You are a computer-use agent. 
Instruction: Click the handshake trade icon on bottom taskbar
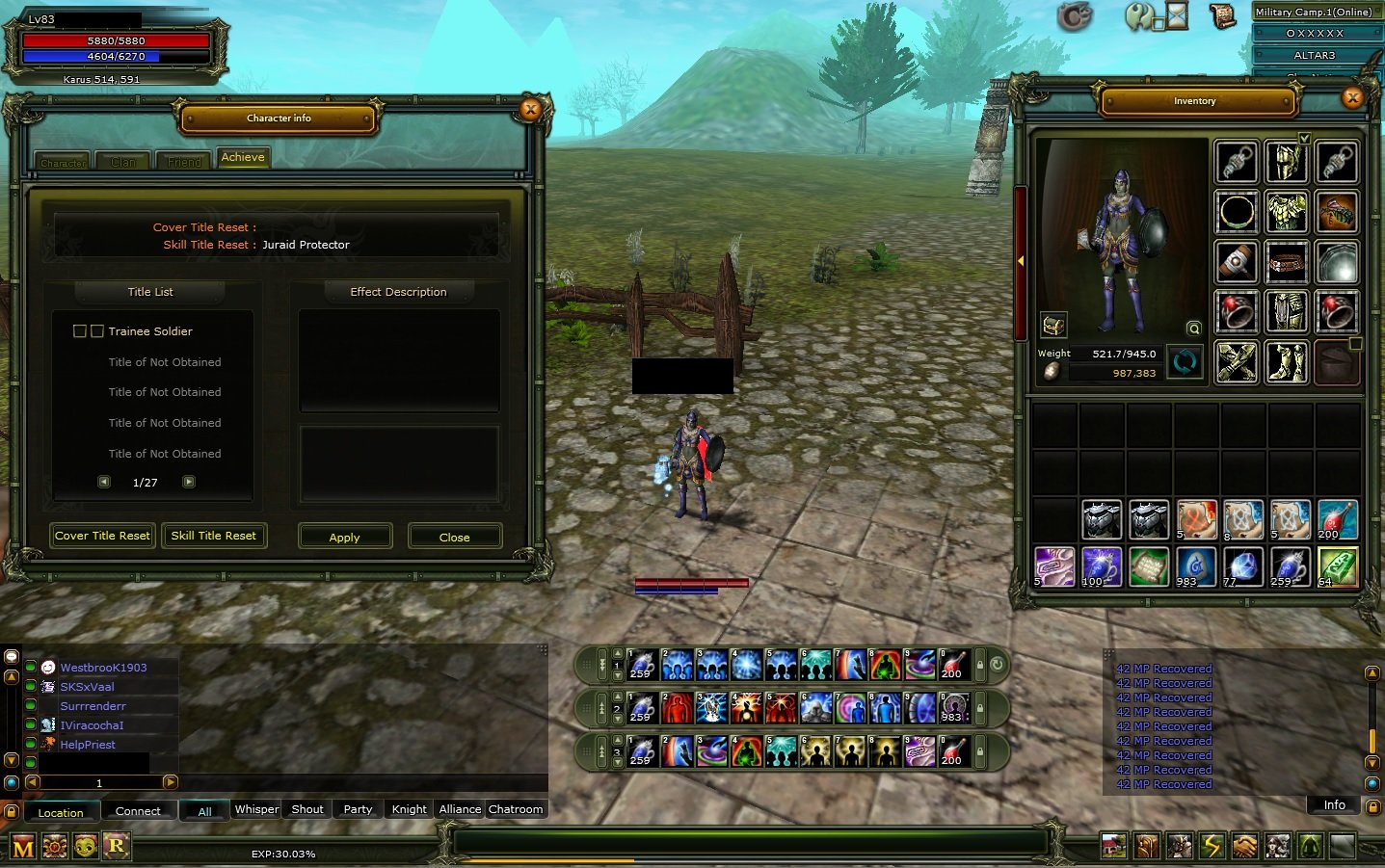(x=1245, y=847)
